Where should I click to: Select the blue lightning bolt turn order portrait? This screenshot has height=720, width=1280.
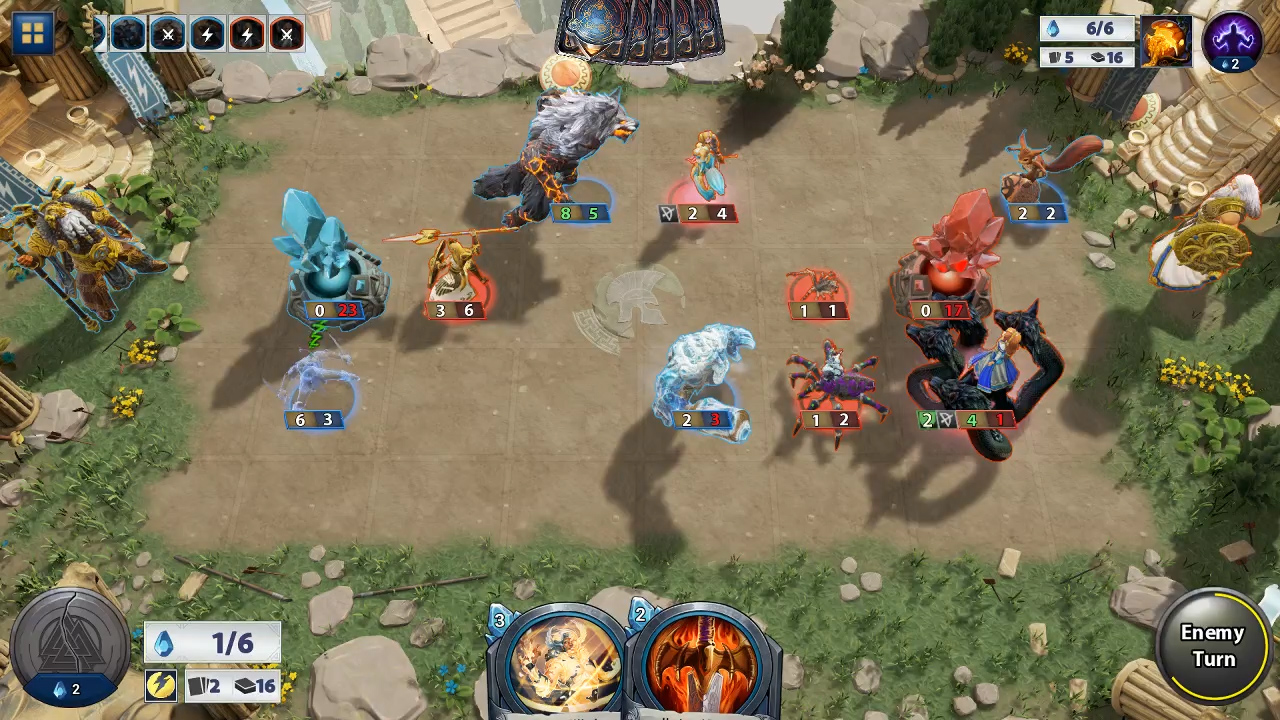pyautogui.click(x=207, y=34)
